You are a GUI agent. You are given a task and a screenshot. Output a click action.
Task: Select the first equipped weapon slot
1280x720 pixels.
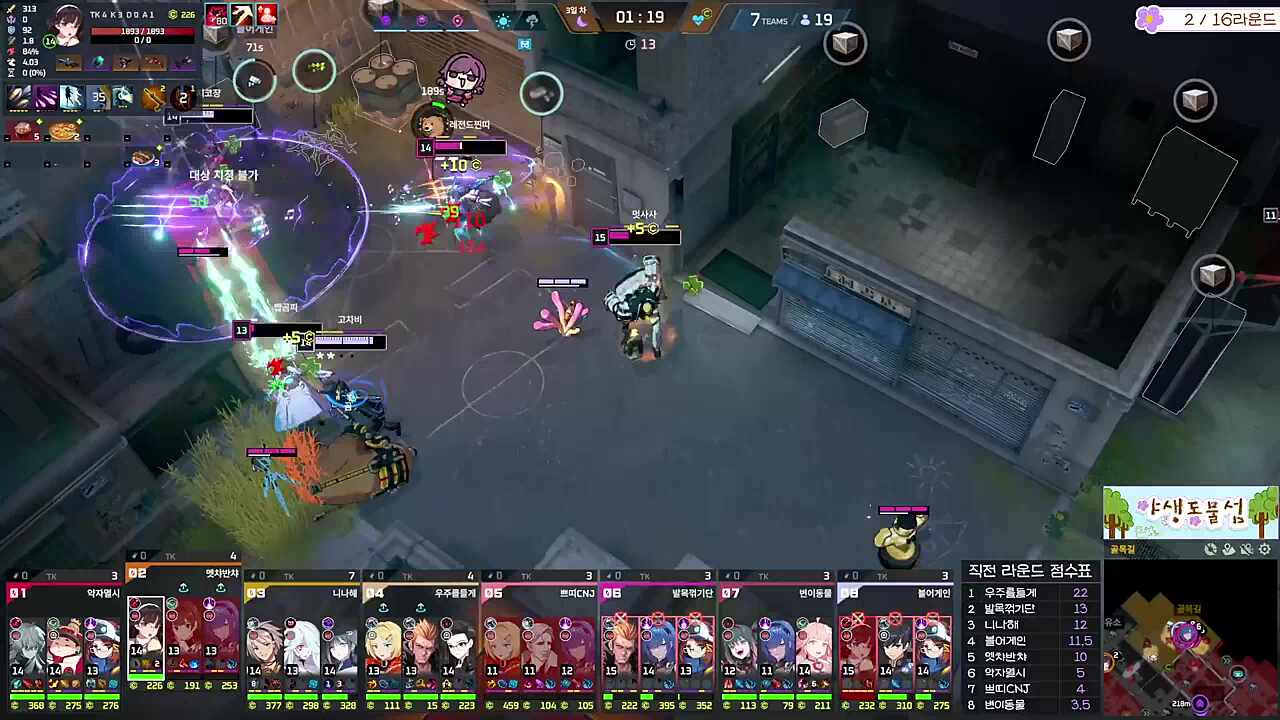pyautogui.click(x=69, y=63)
